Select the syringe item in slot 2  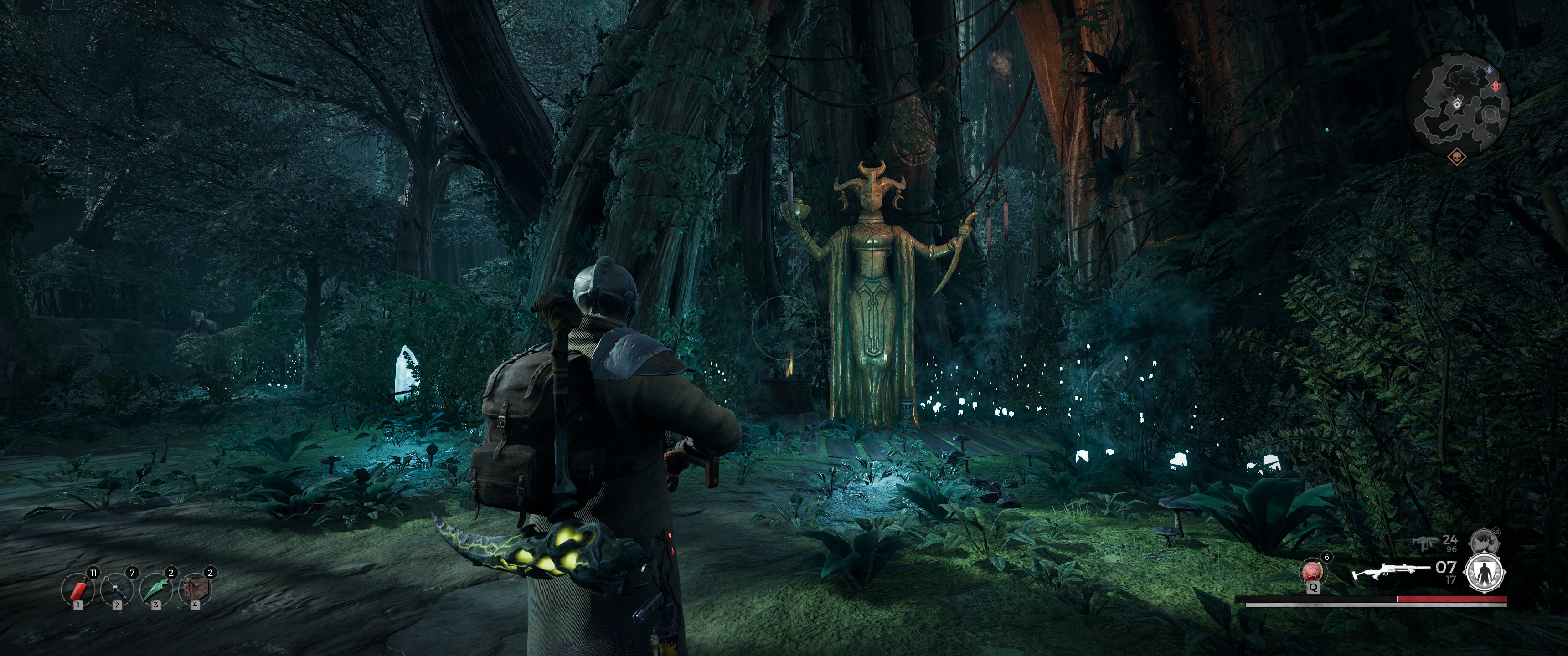117,591
